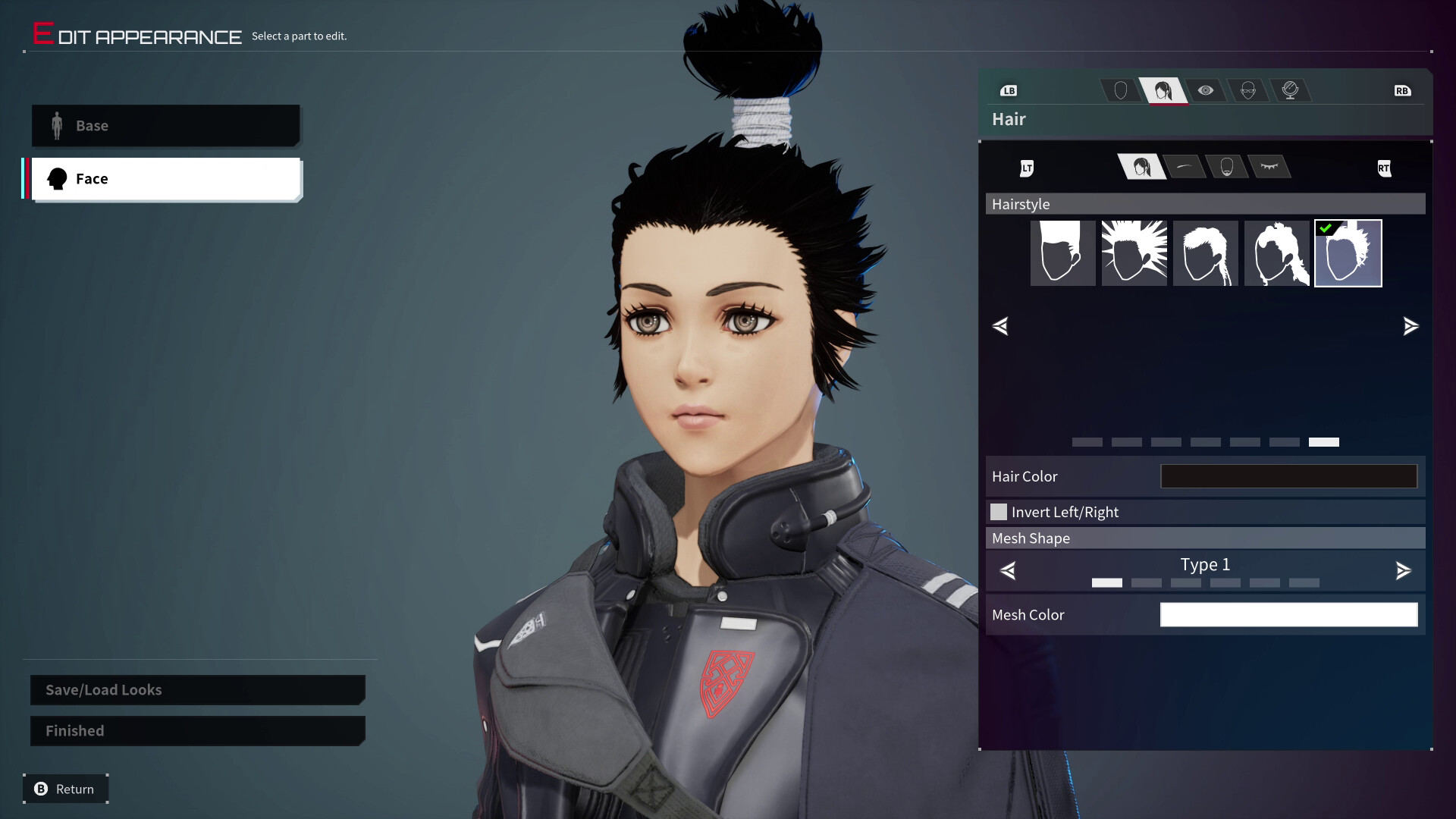Choose the flat-top hairstyle thumbnail
The width and height of the screenshot is (1456, 819).
1062,253
